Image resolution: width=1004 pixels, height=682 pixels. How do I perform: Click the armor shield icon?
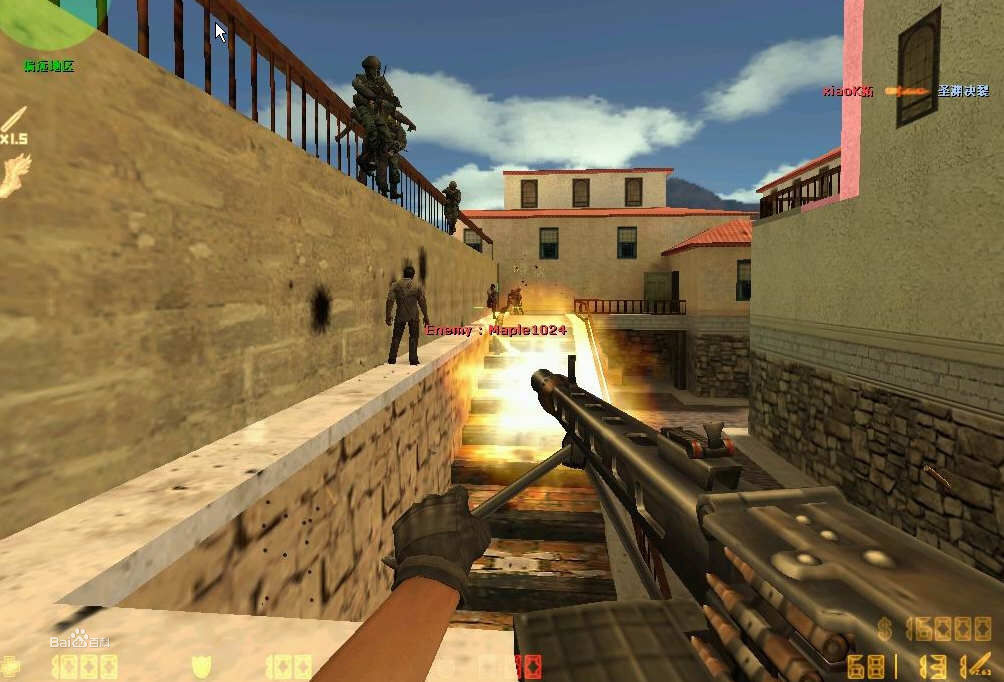[202, 667]
